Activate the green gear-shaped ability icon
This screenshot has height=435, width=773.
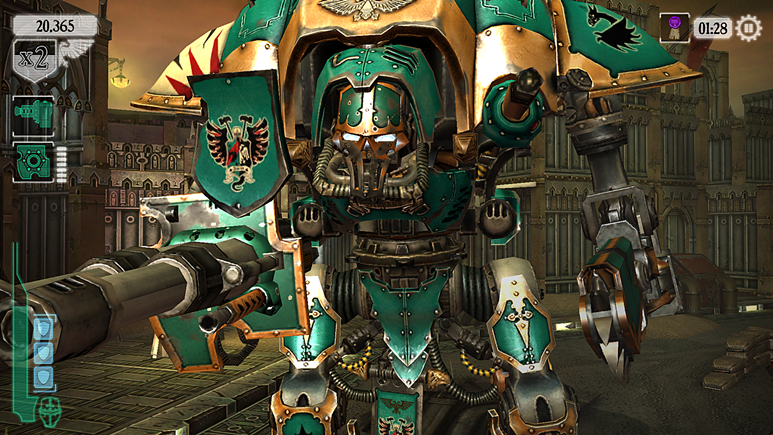tap(31, 163)
